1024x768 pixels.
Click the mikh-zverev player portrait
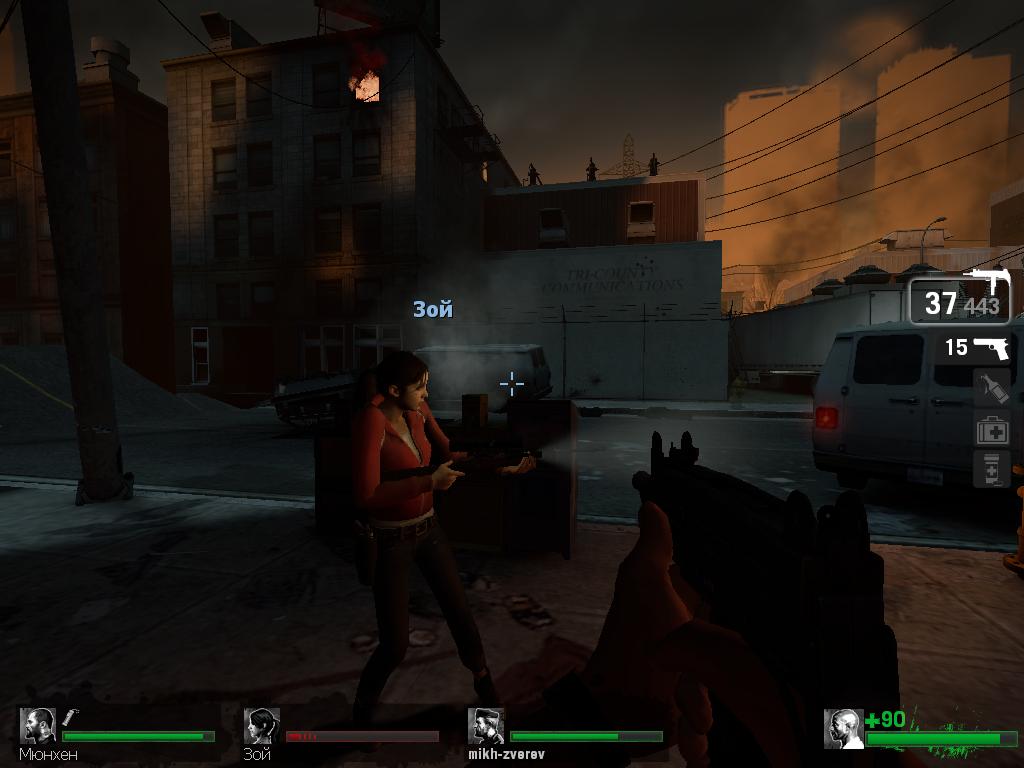tap(486, 726)
